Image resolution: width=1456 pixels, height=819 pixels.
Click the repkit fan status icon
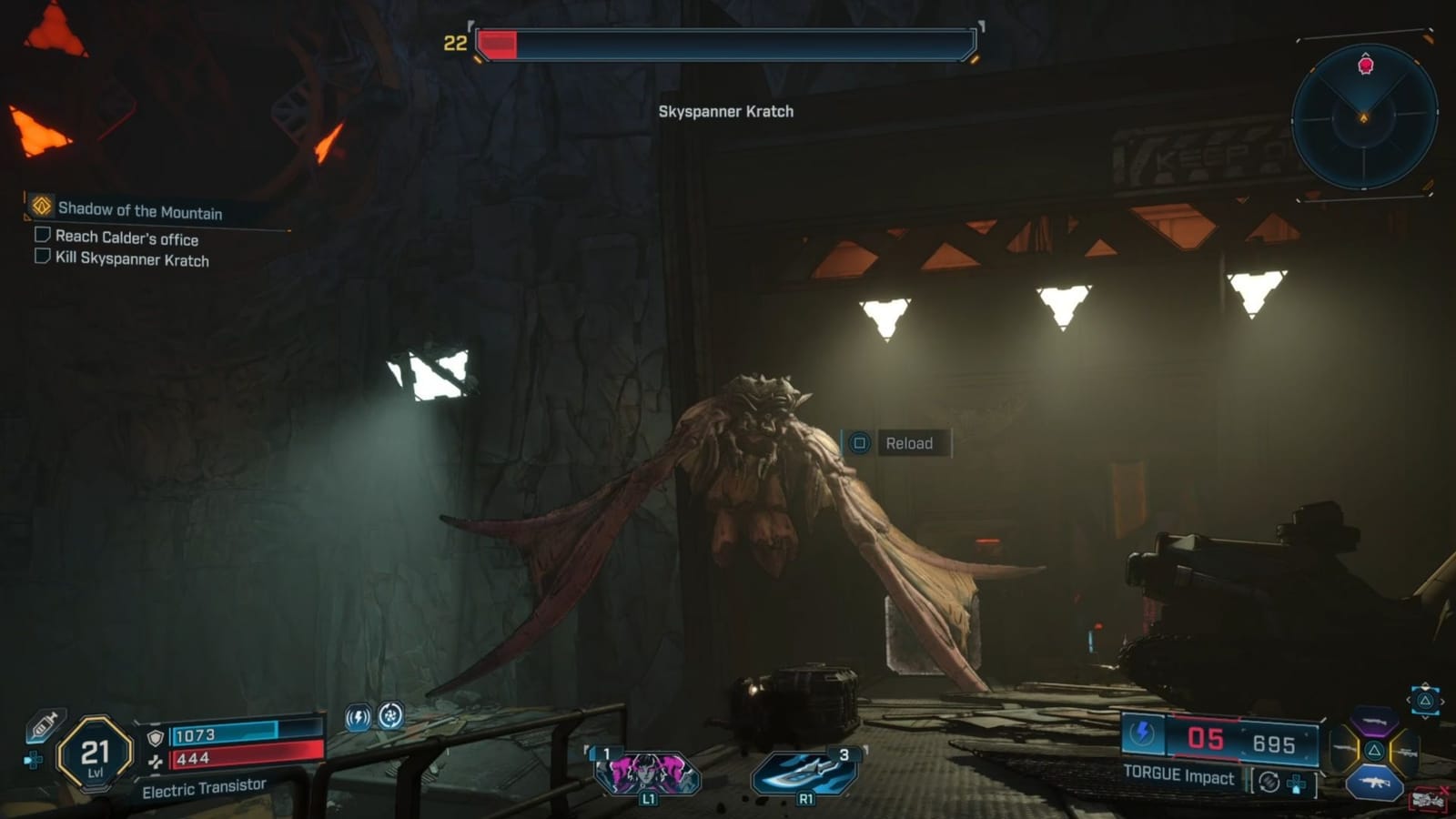point(392,717)
